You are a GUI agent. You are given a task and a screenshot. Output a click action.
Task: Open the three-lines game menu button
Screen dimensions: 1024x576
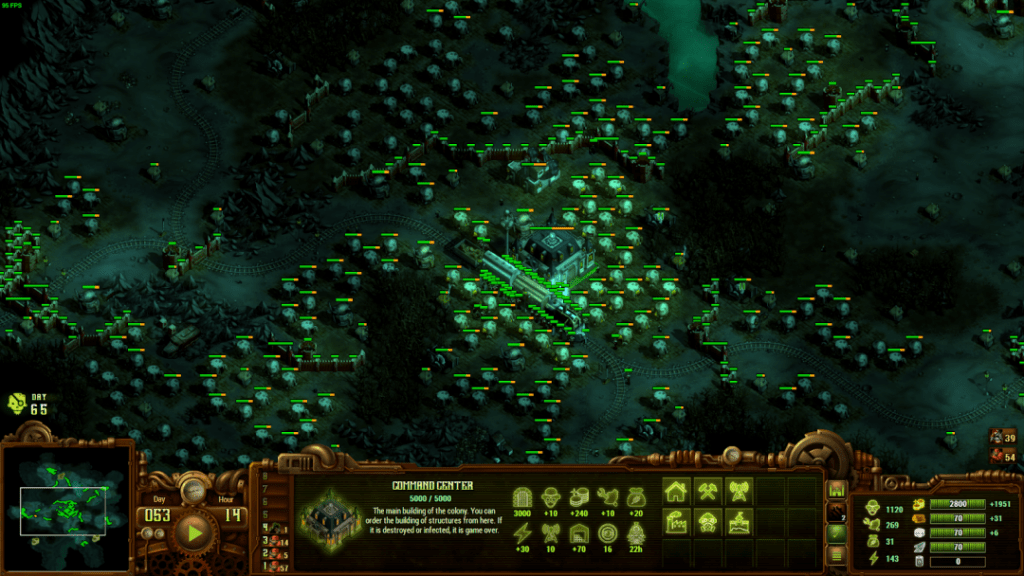click(x=836, y=554)
